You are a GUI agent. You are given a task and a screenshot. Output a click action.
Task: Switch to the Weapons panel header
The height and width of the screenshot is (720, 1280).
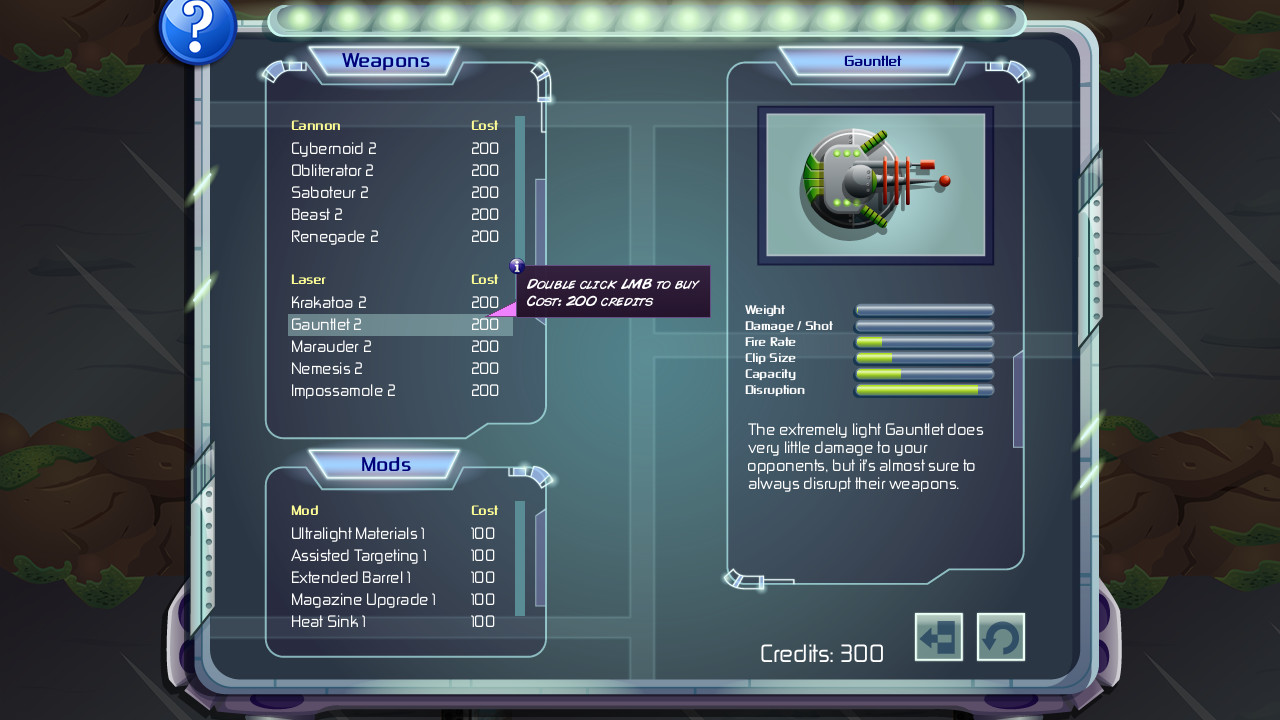(x=386, y=61)
